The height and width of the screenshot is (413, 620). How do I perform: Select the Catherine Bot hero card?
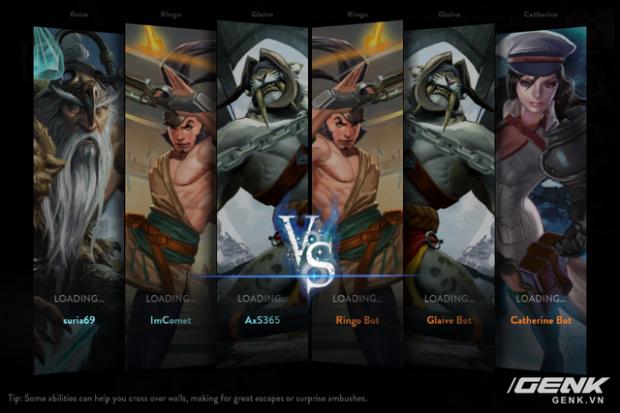[x=541, y=190]
